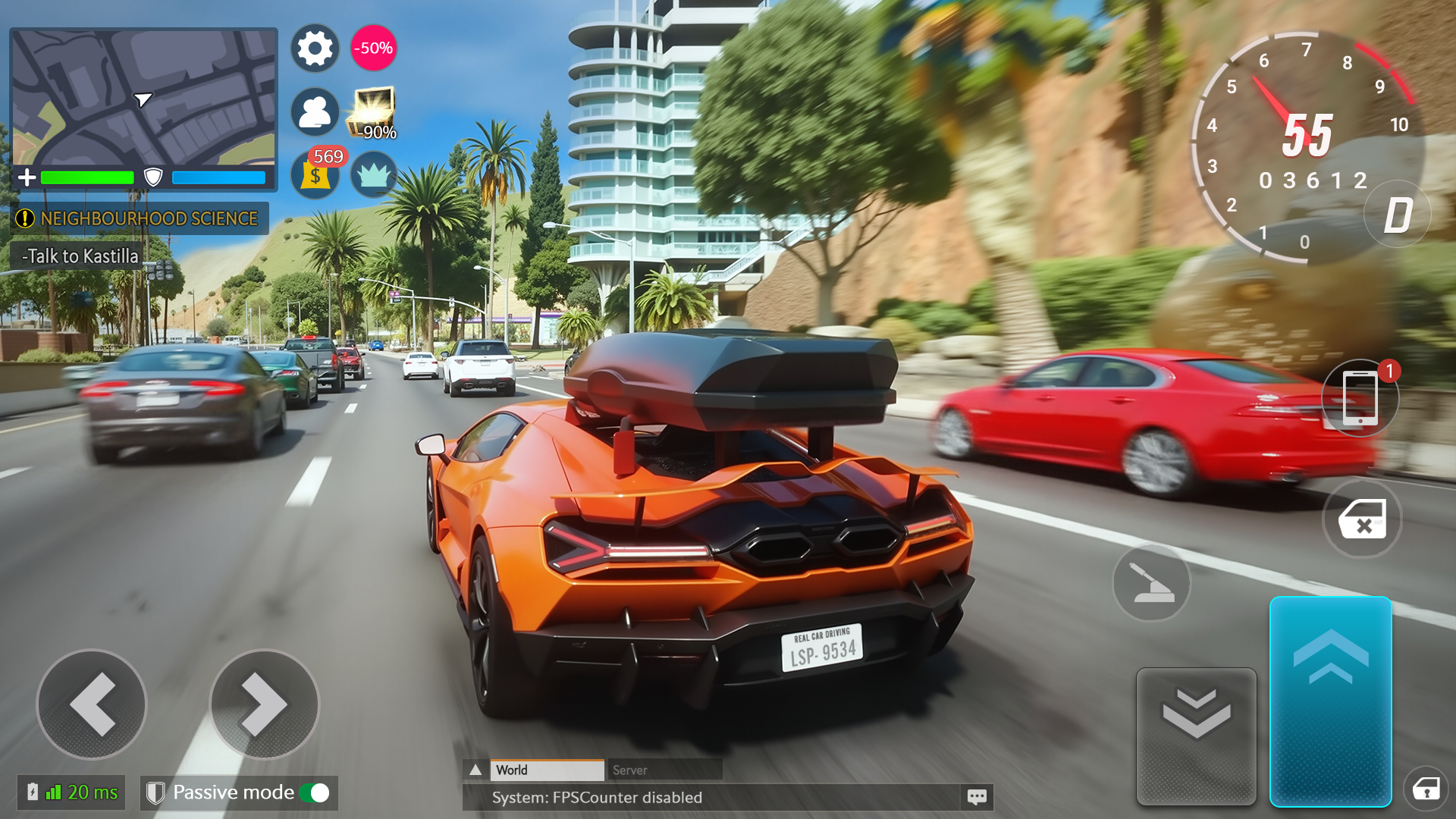The width and height of the screenshot is (1456, 819).
Task: Tap the gear indicator showing D
Action: pos(1398,215)
